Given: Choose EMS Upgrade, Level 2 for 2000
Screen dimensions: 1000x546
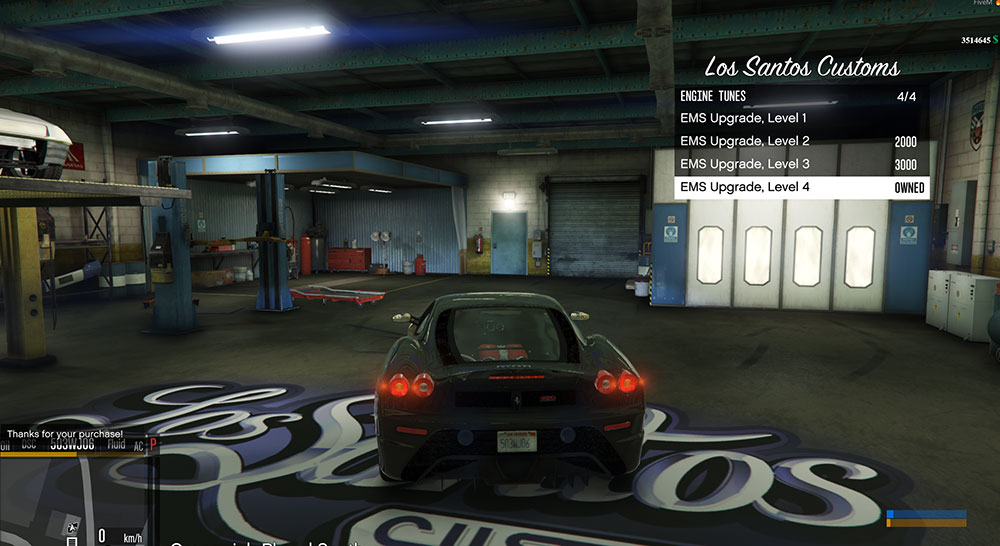Looking at the screenshot, I should click(800, 142).
